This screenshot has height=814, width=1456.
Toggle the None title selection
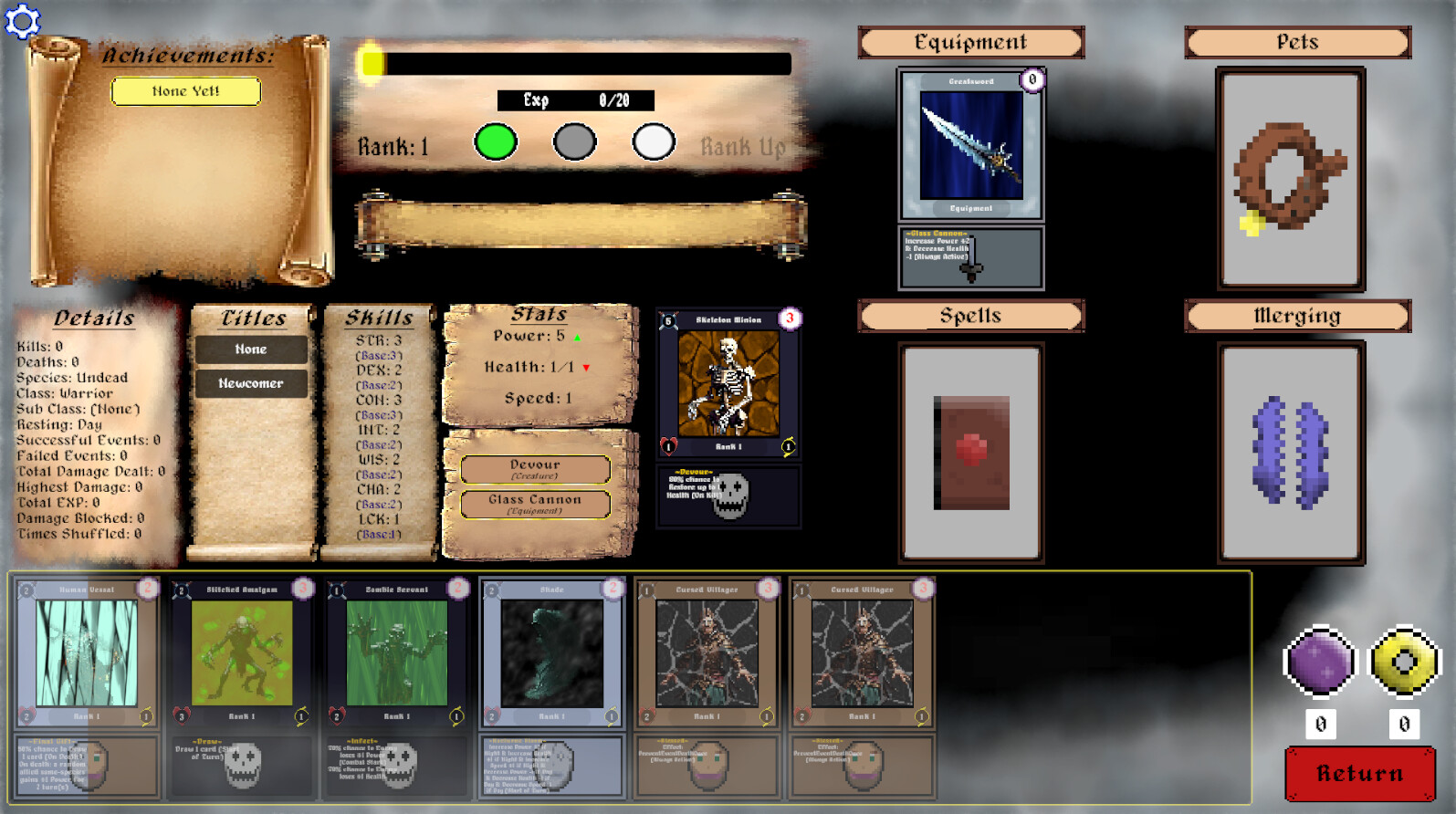tap(250, 350)
